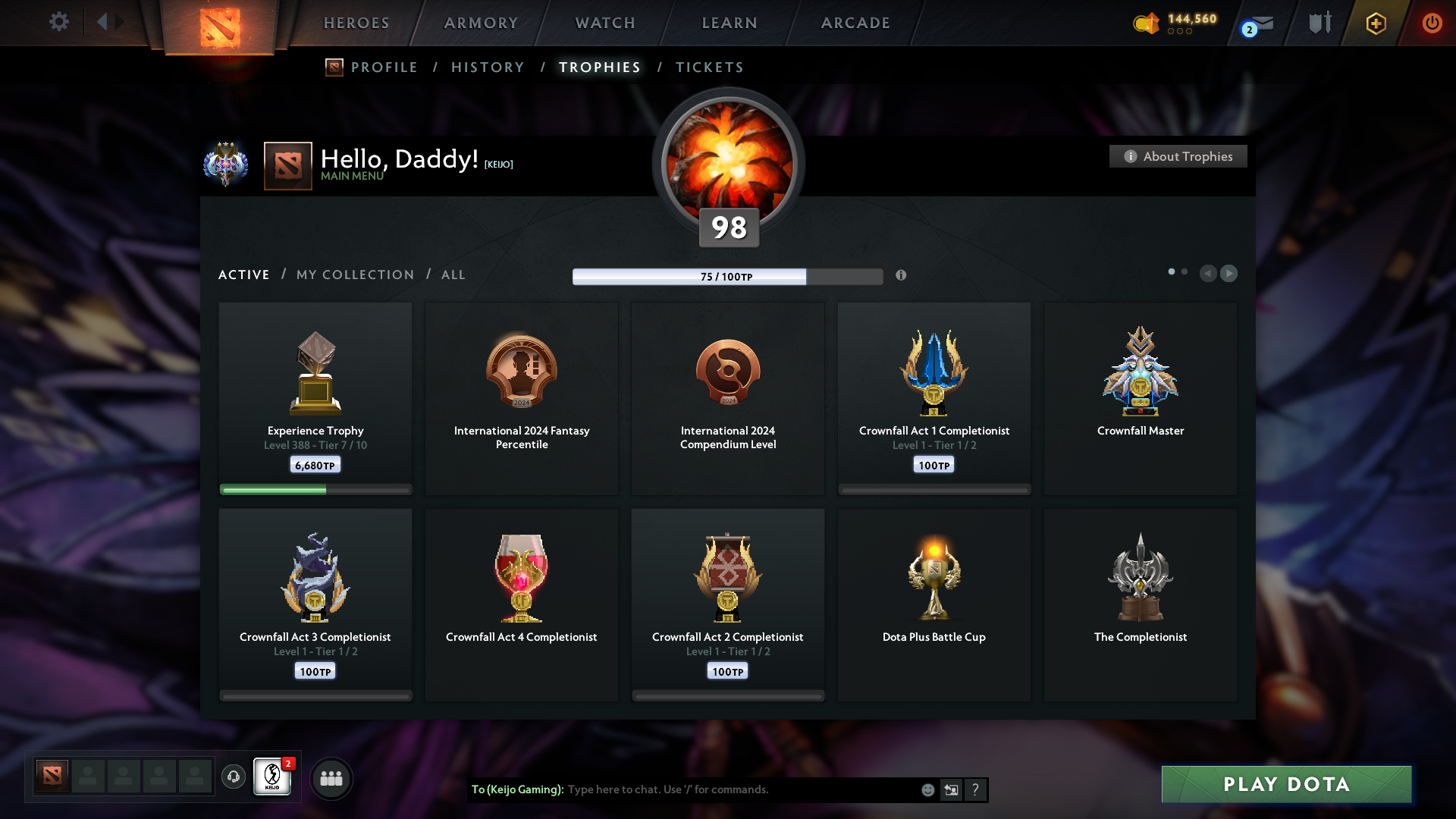Click the About Trophies button
The width and height of the screenshot is (1456, 819).
(x=1178, y=156)
